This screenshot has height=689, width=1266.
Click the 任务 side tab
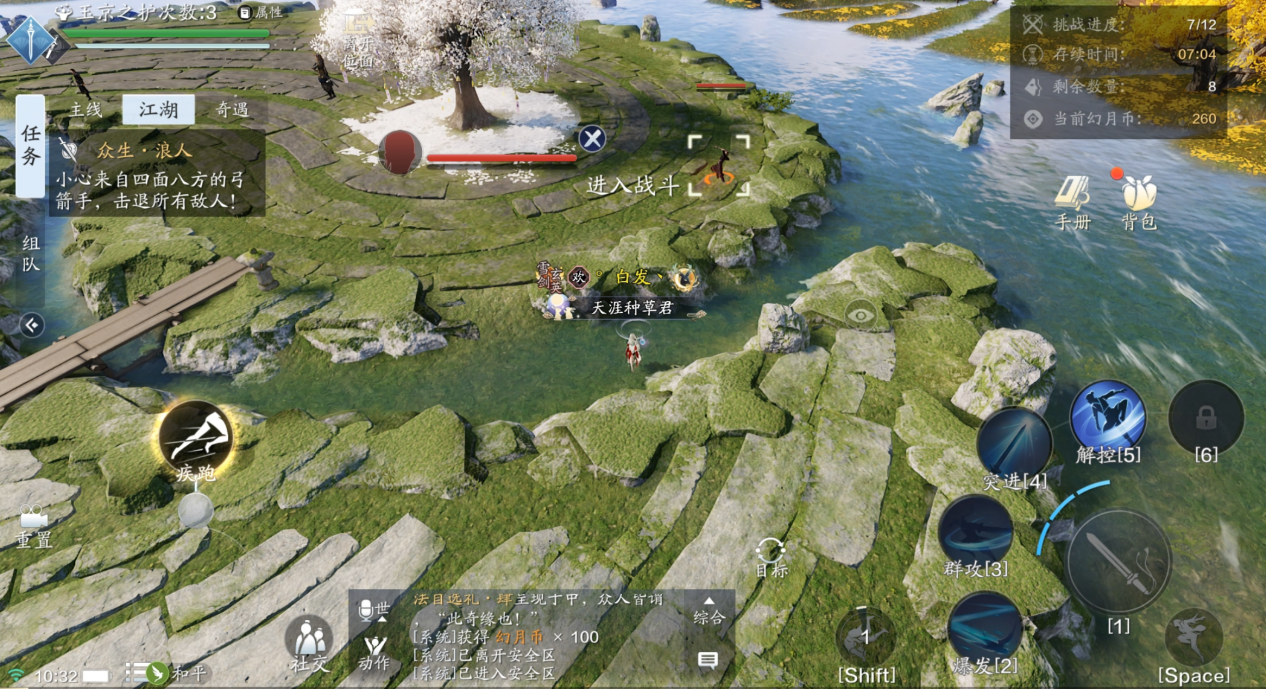pyautogui.click(x=30, y=146)
